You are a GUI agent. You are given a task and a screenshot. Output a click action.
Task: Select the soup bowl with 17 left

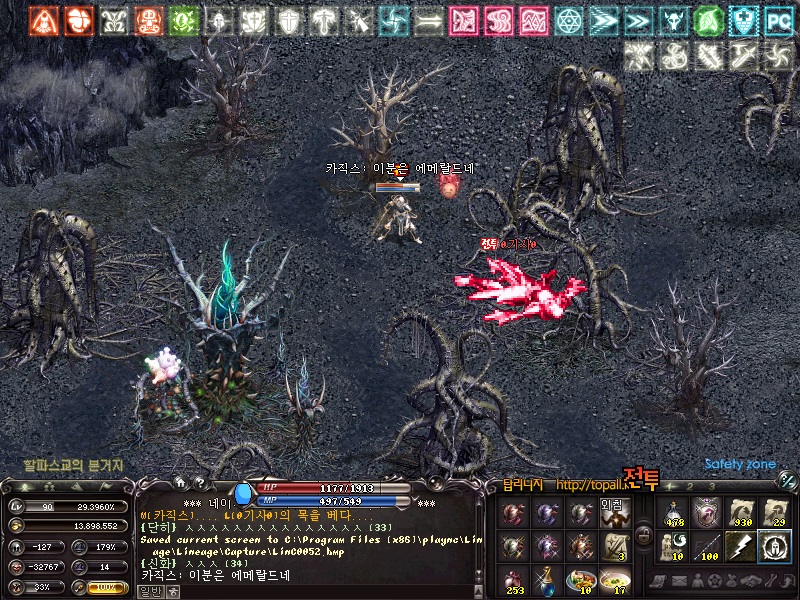pyautogui.click(x=613, y=579)
